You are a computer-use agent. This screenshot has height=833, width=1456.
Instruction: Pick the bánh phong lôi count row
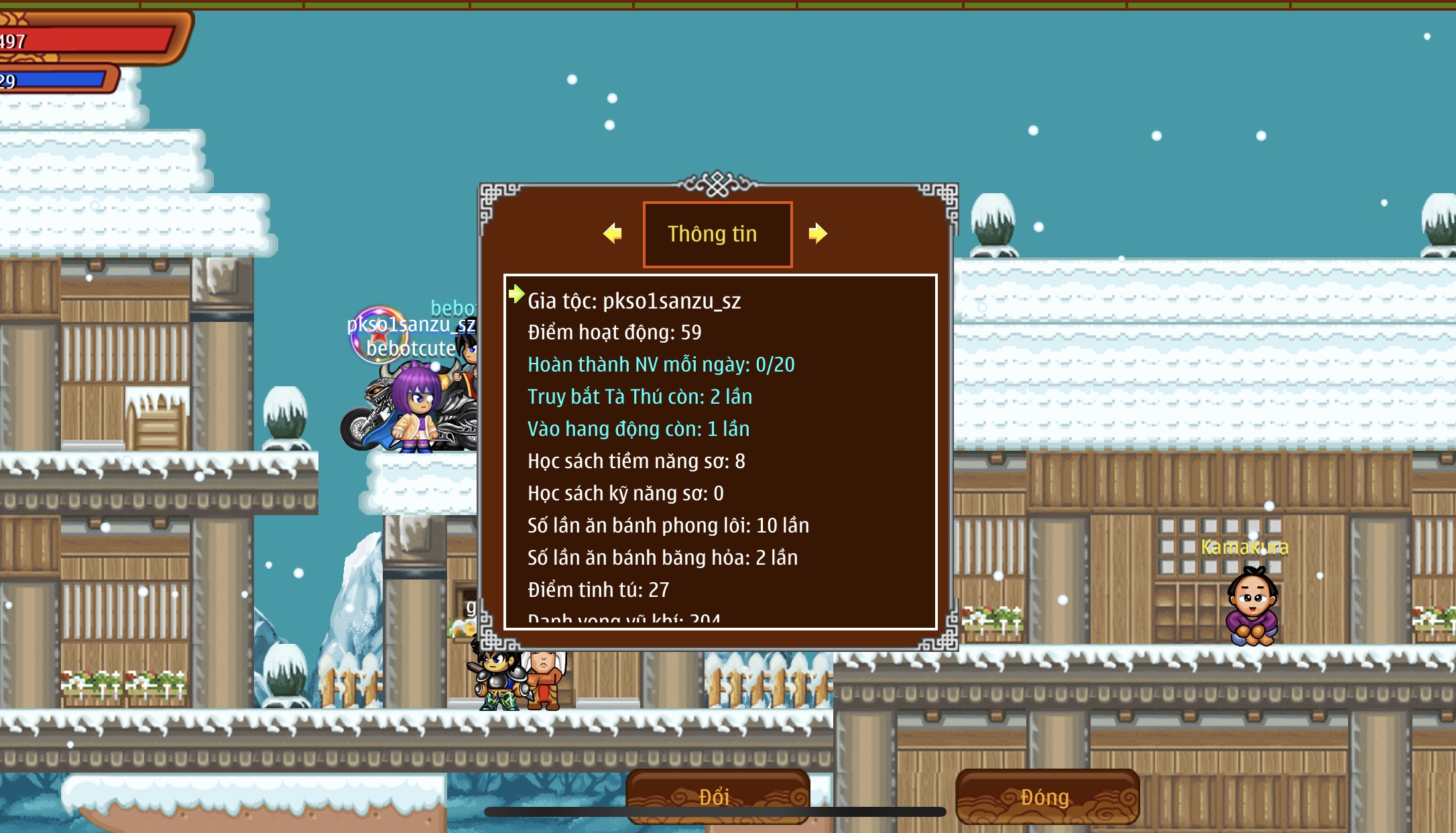(668, 525)
